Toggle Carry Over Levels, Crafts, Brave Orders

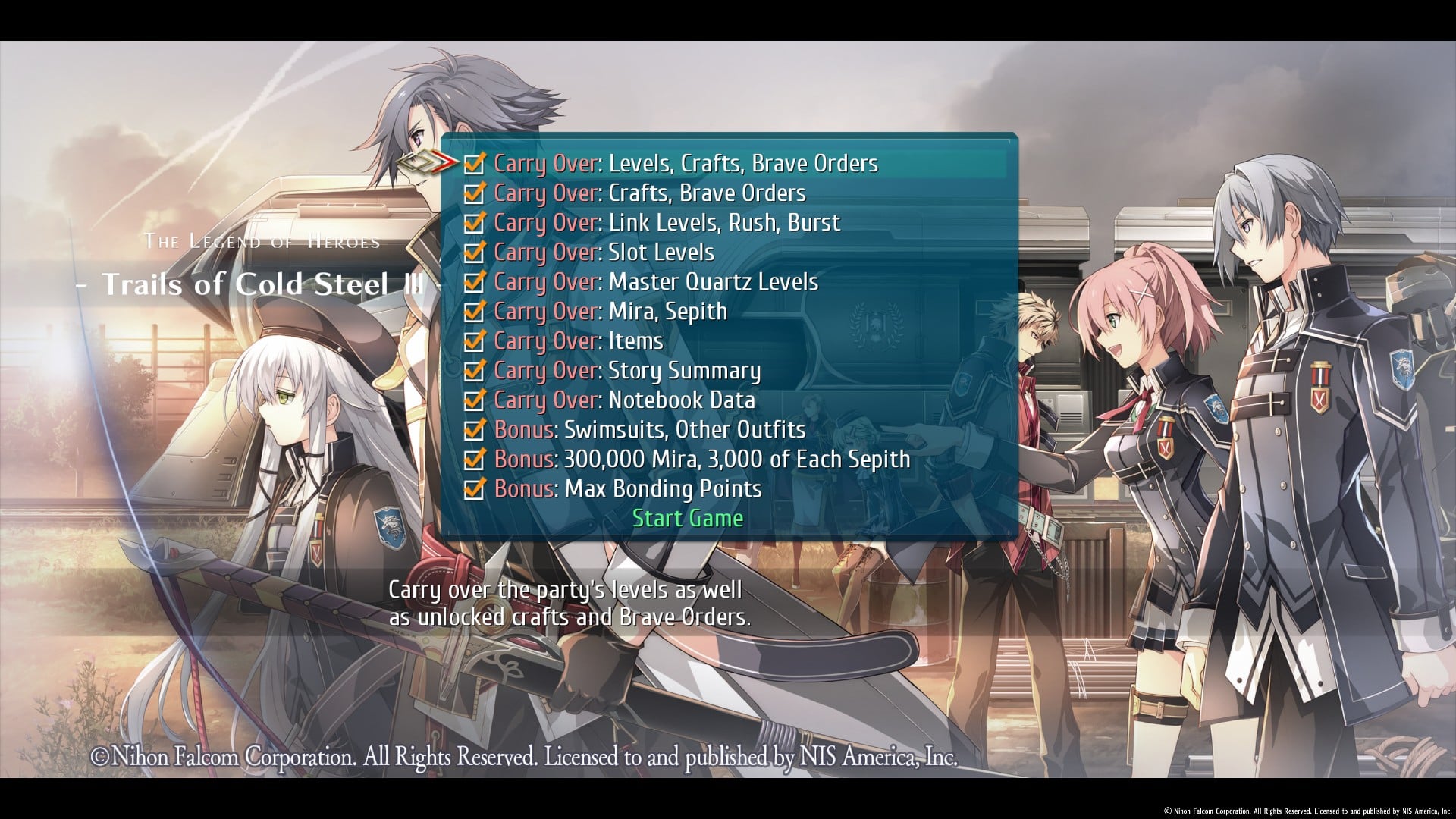474,164
